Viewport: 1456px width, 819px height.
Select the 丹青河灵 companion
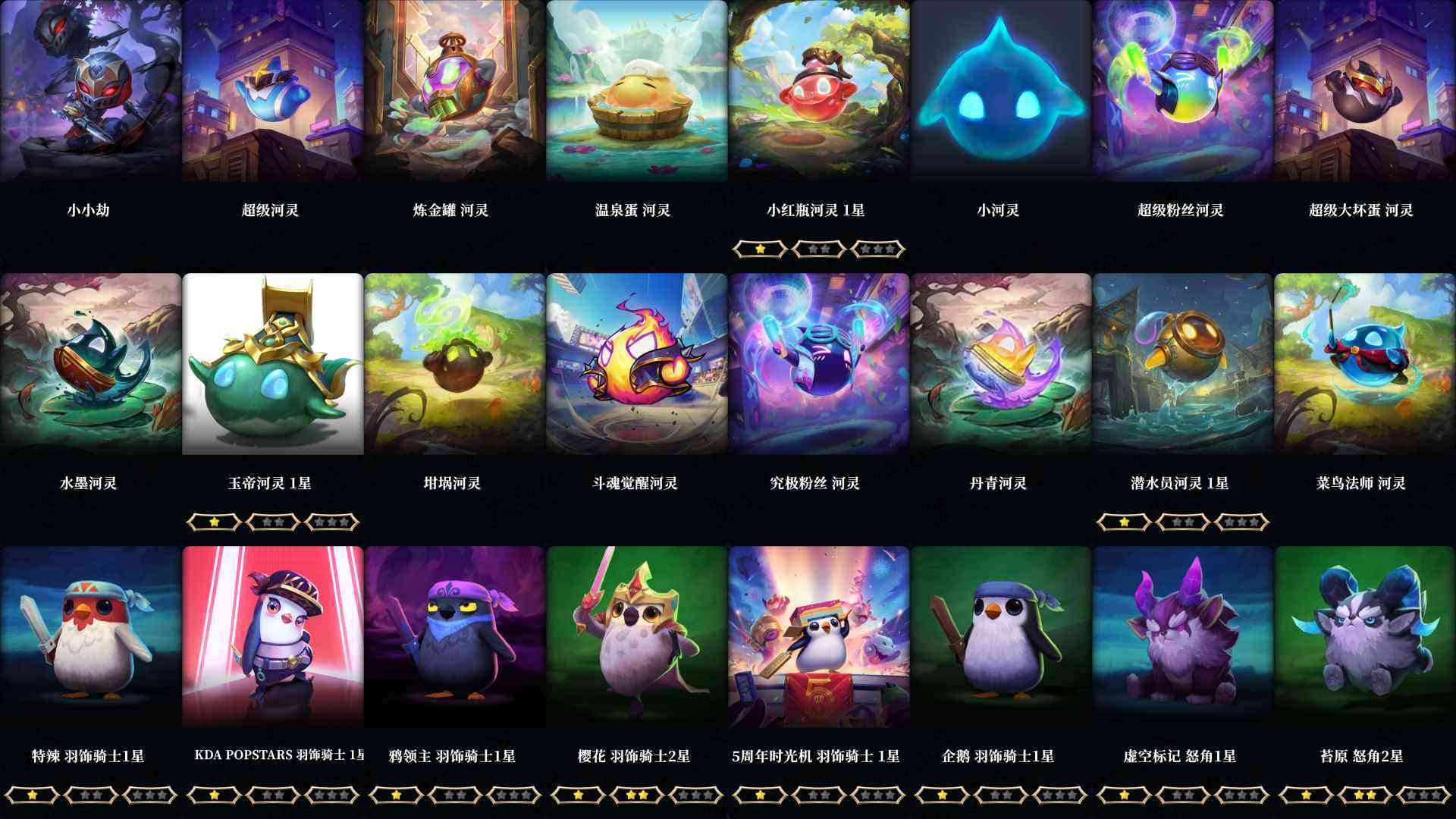point(1001,364)
